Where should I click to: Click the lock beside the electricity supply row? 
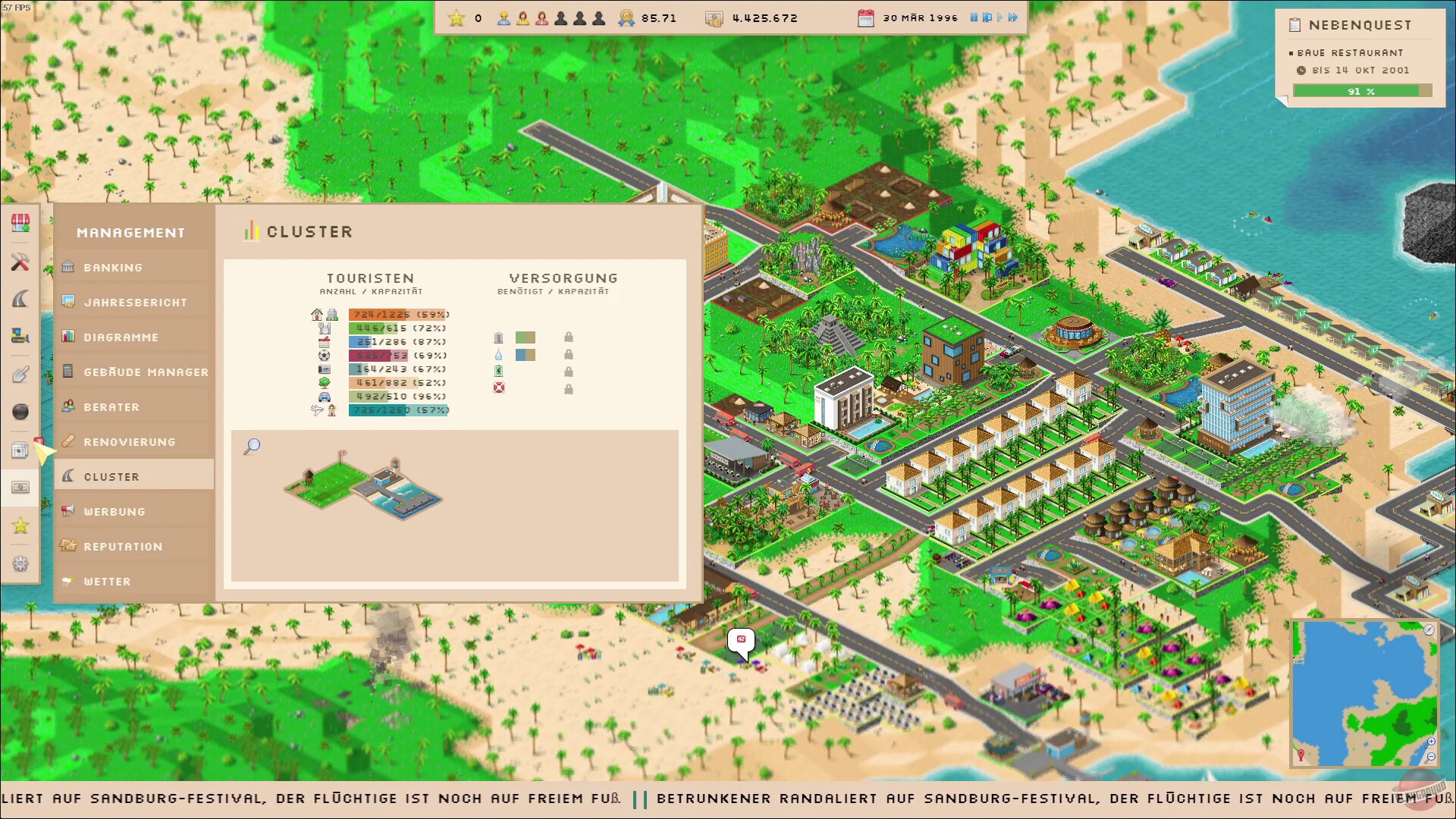tap(569, 372)
